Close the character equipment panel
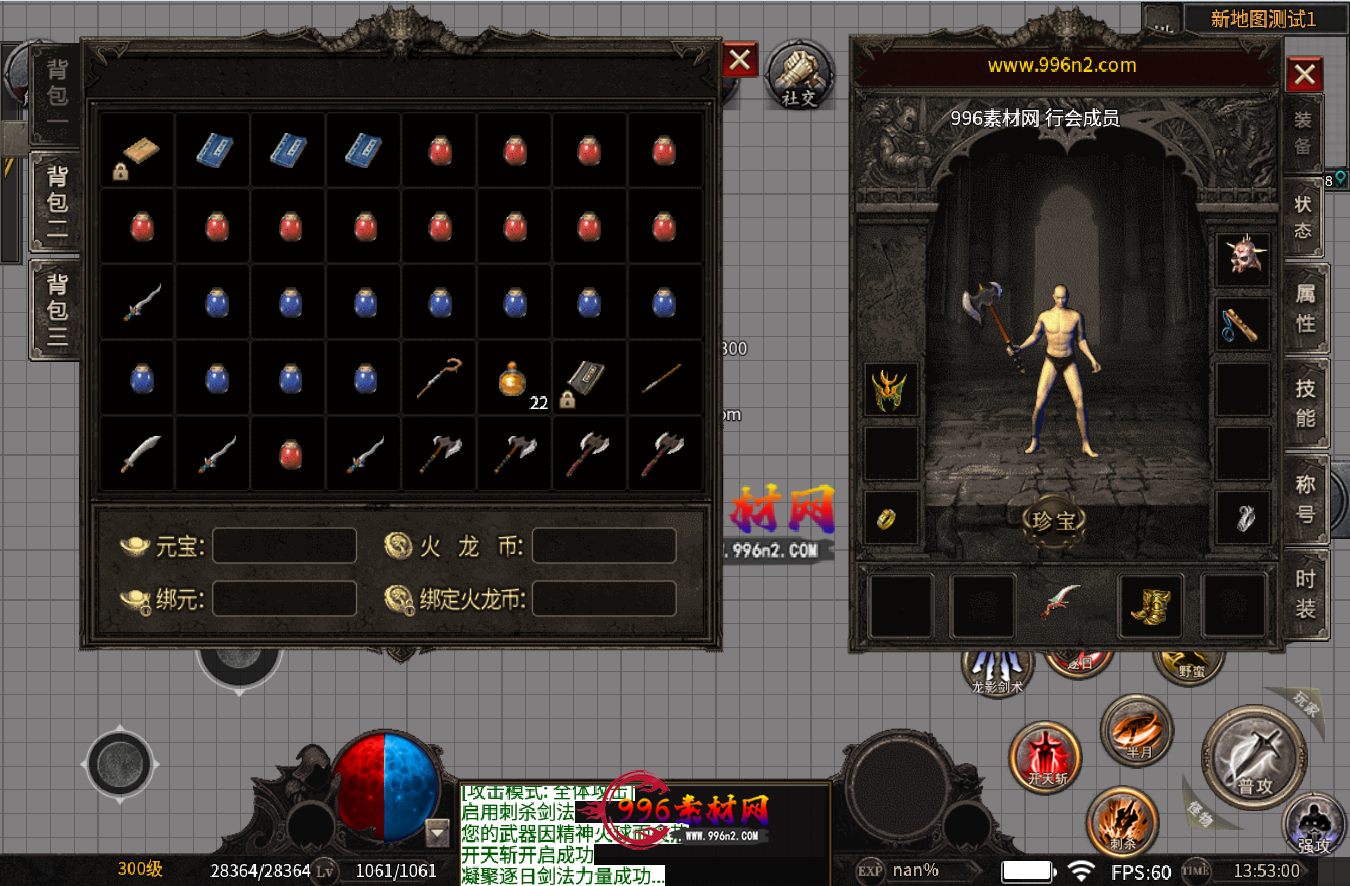The image size is (1350, 886). (x=1304, y=74)
